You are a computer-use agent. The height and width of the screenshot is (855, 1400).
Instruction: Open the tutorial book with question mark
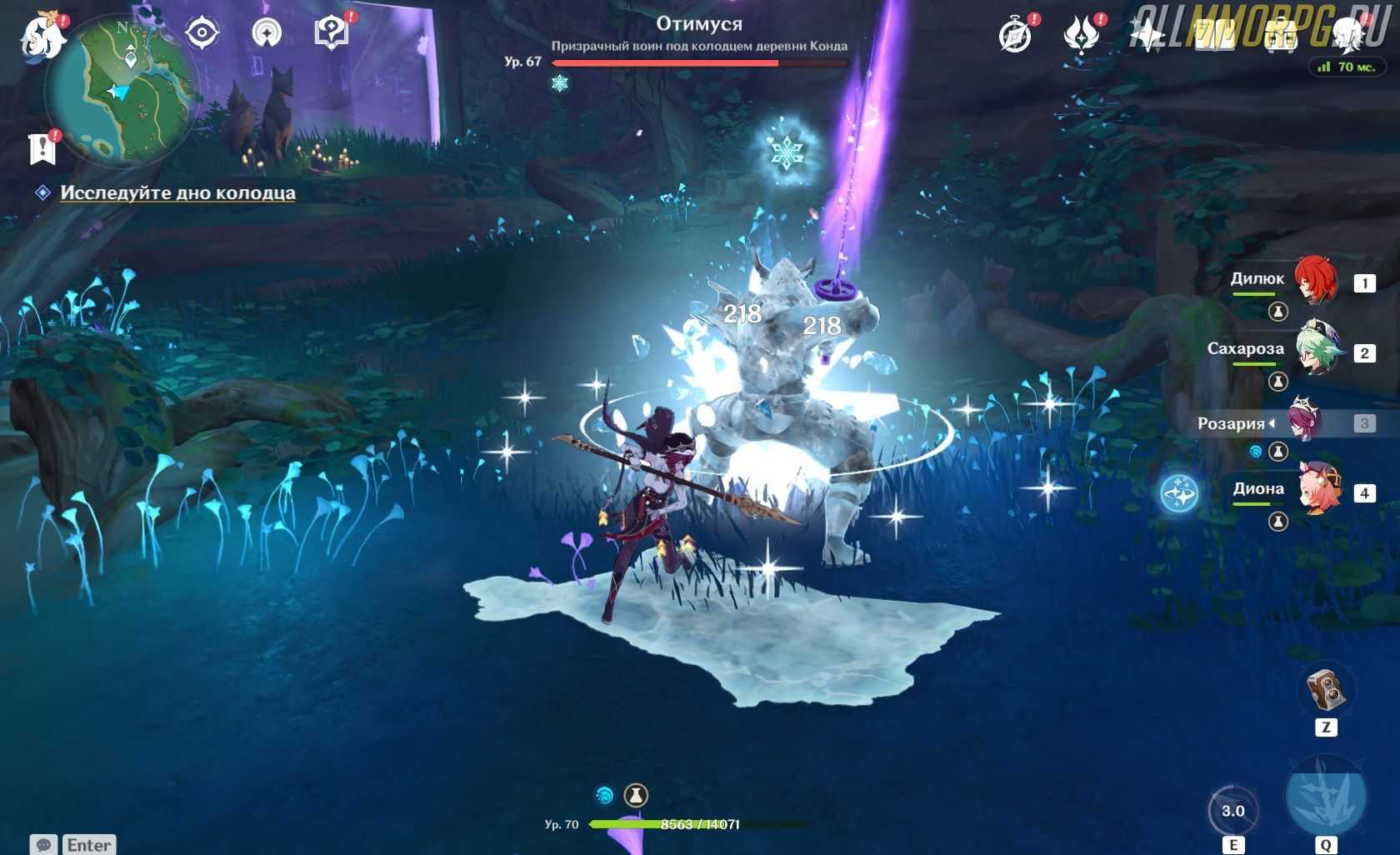(x=331, y=33)
